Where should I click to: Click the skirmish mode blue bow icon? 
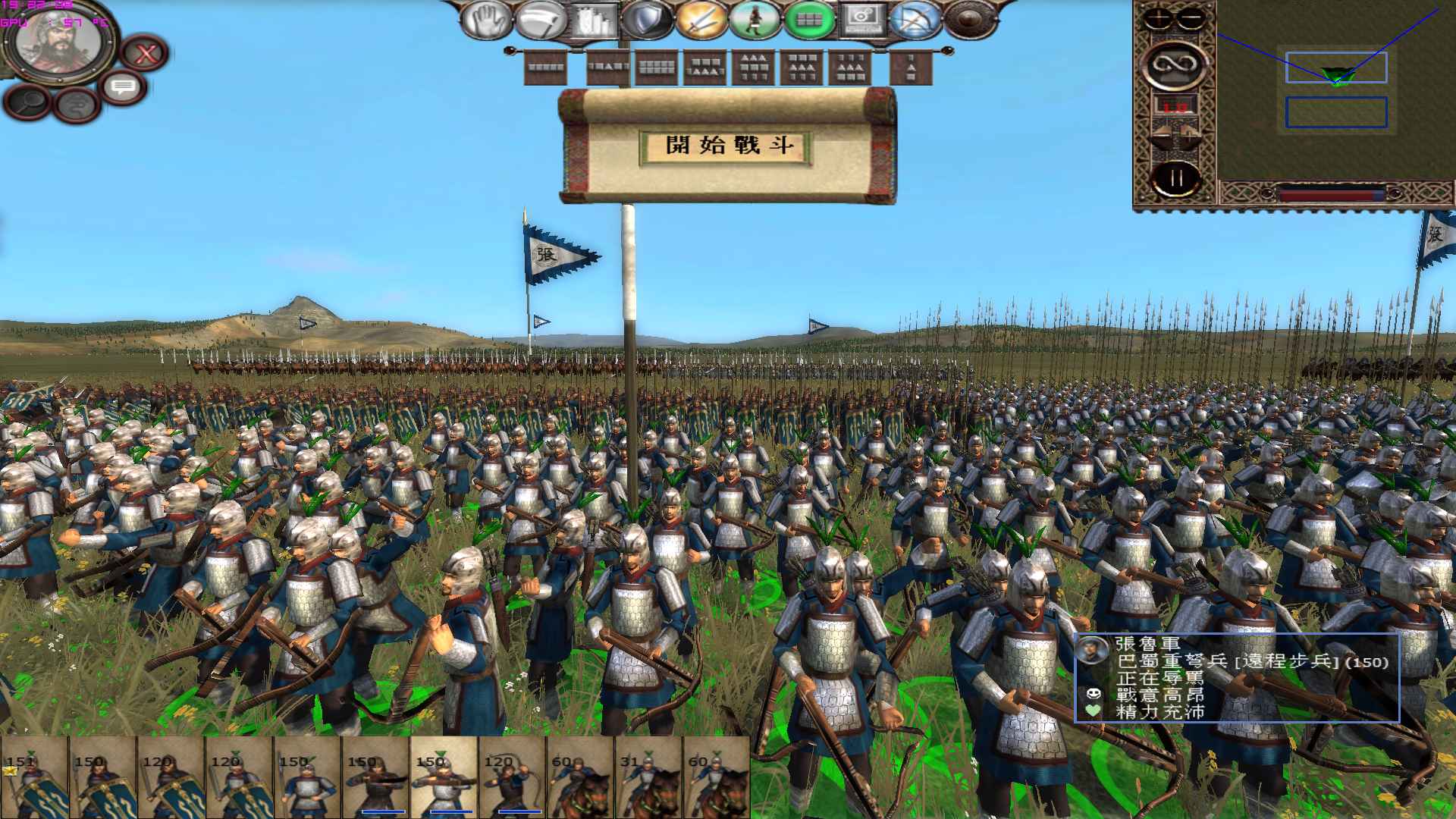914,19
